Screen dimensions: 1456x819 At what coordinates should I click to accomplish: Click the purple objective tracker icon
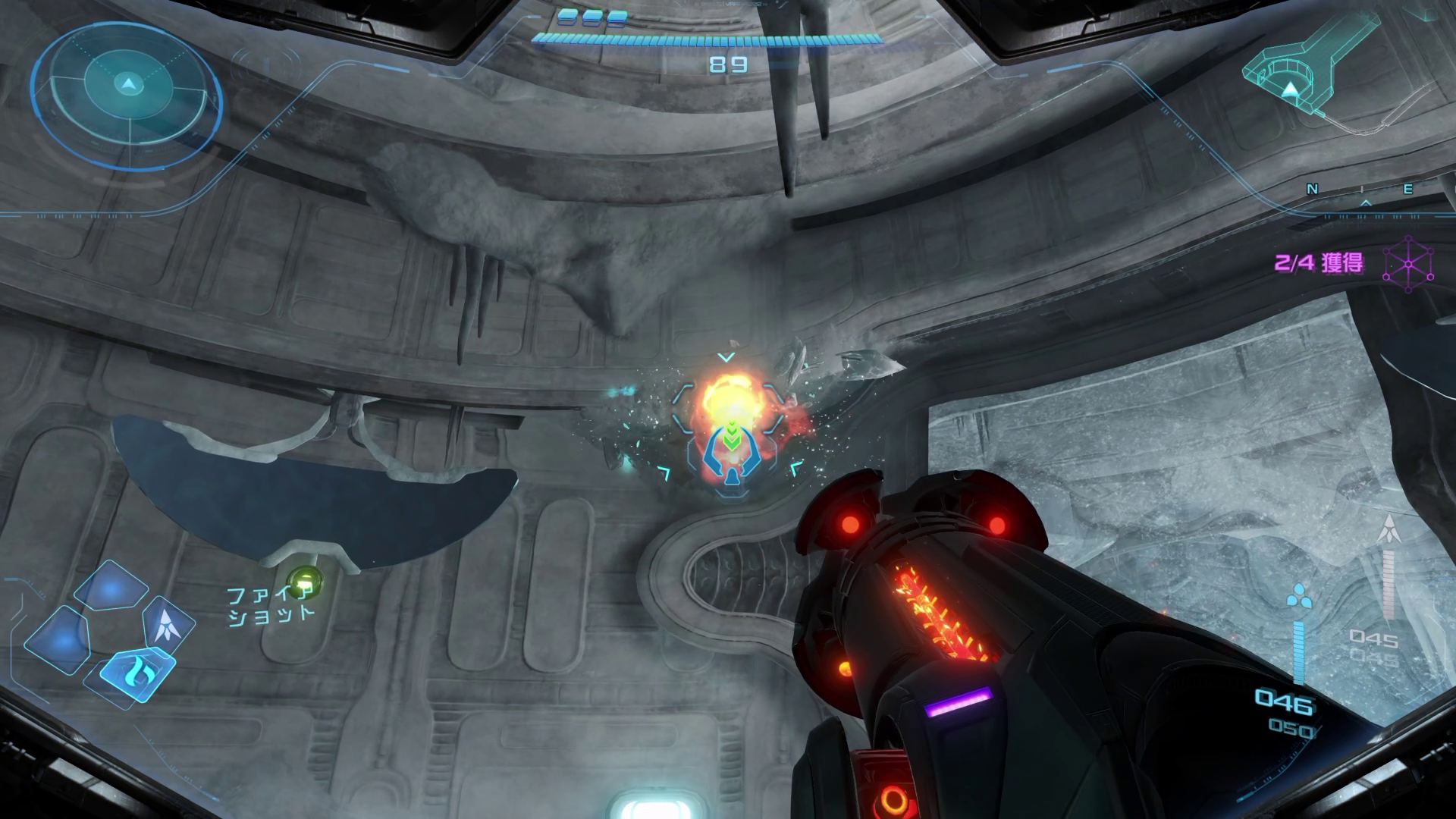(x=1408, y=264)
